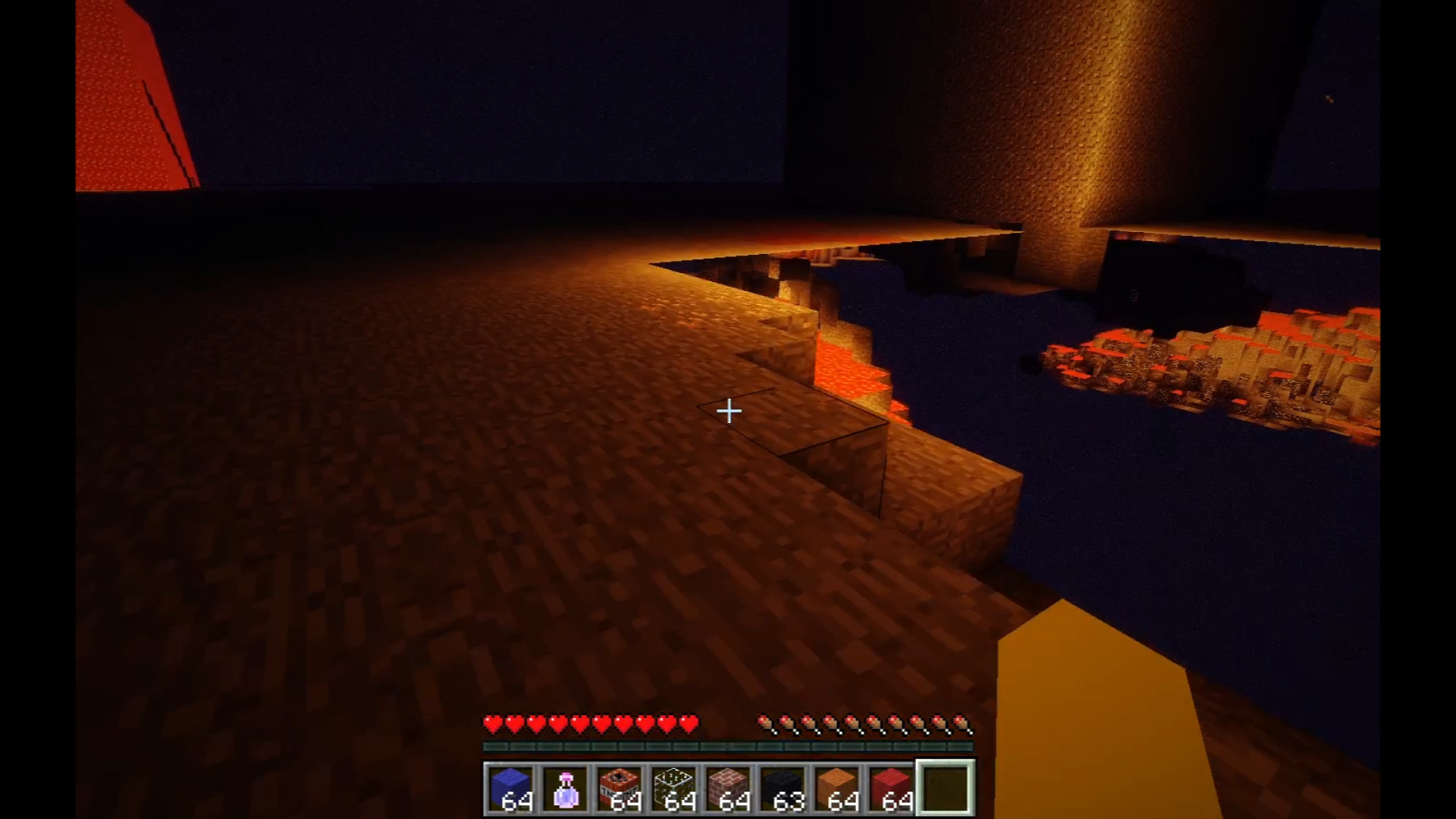Switch to the brick block slot
The image size is (1456, 819).
(729, 788)
